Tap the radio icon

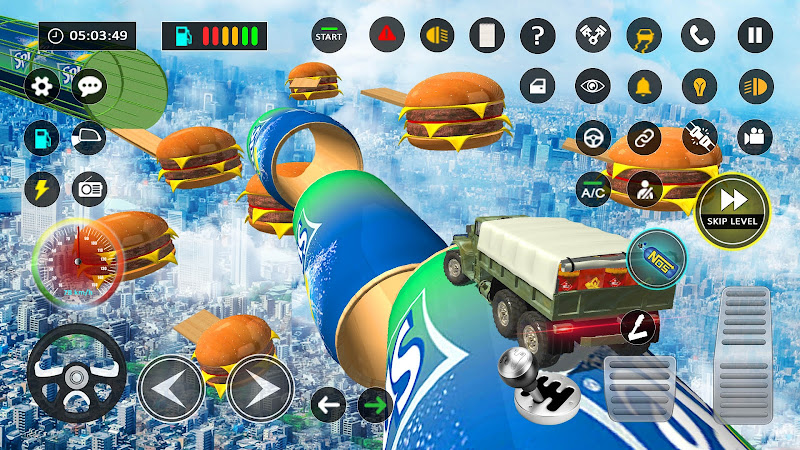[x=91, y=187]
